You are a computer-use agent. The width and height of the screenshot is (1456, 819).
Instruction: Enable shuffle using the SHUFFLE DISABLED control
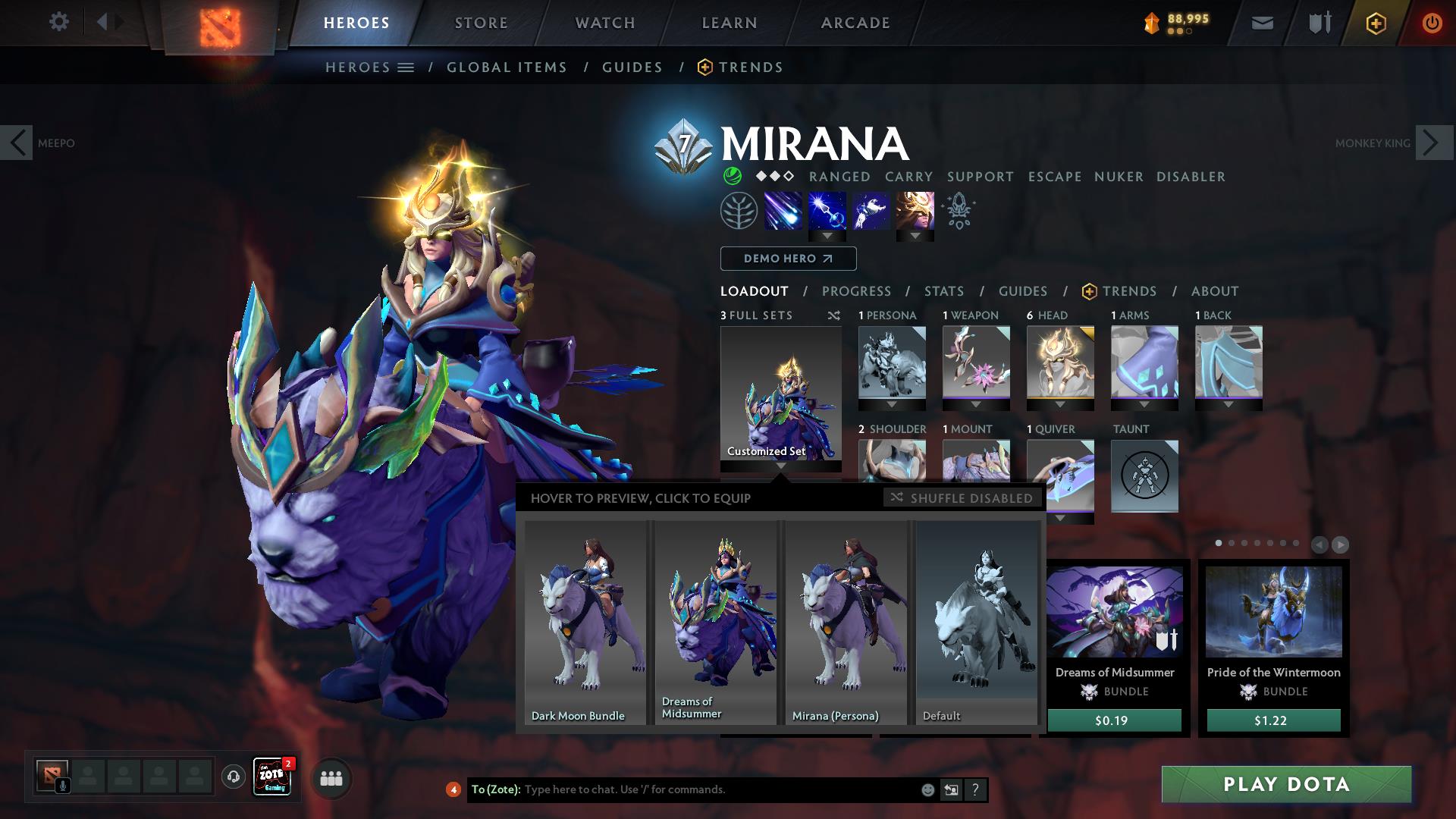[x=962, y=498]
